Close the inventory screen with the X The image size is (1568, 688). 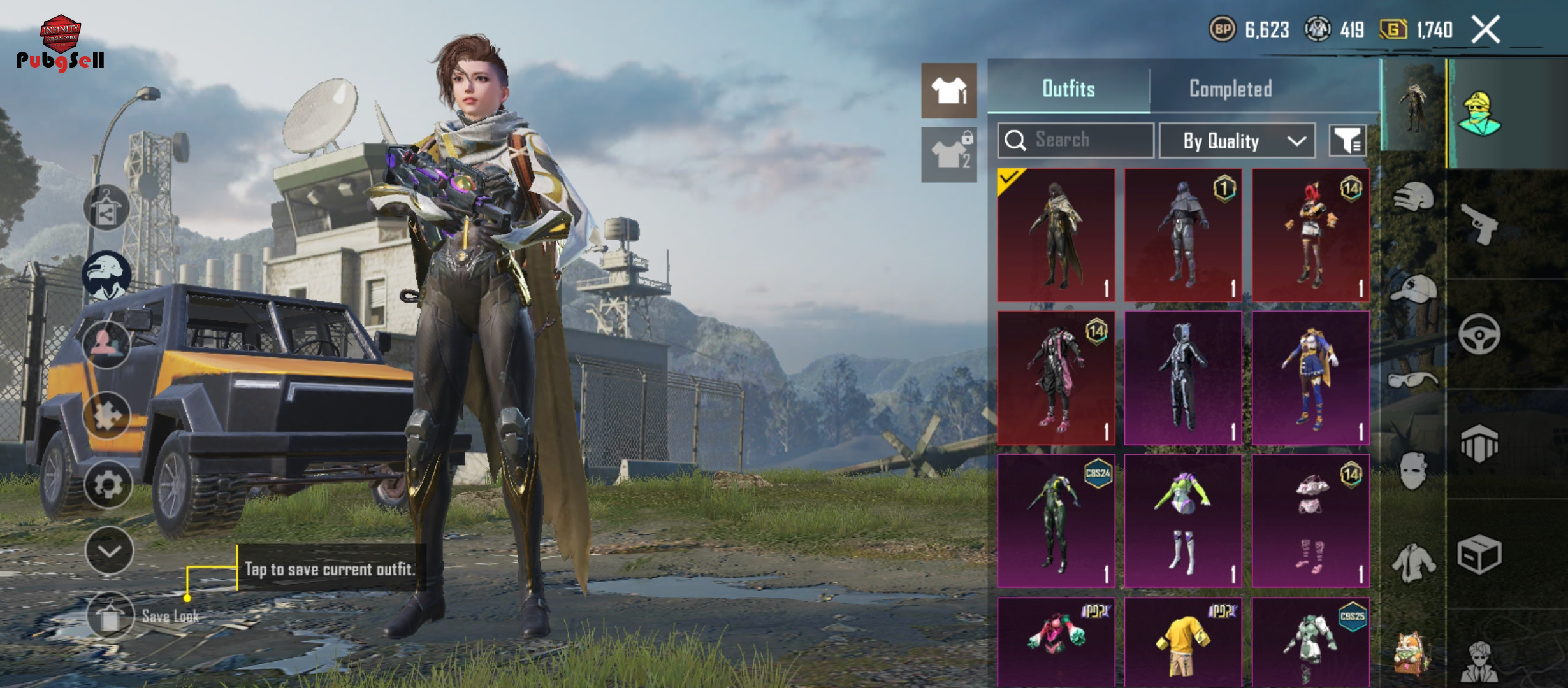coord(1486,29)
